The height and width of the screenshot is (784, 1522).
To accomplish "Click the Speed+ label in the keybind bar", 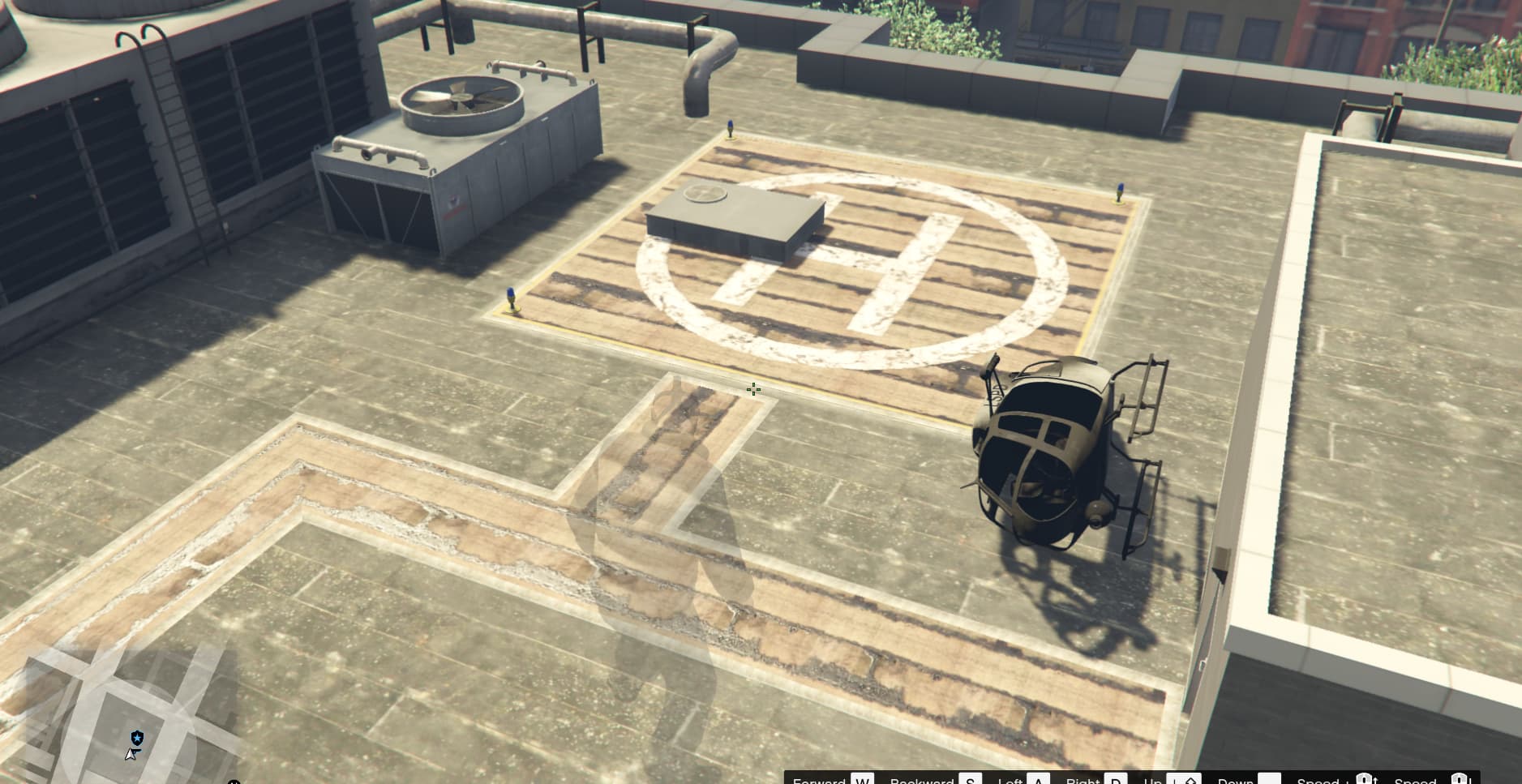I will [1319, 781].
